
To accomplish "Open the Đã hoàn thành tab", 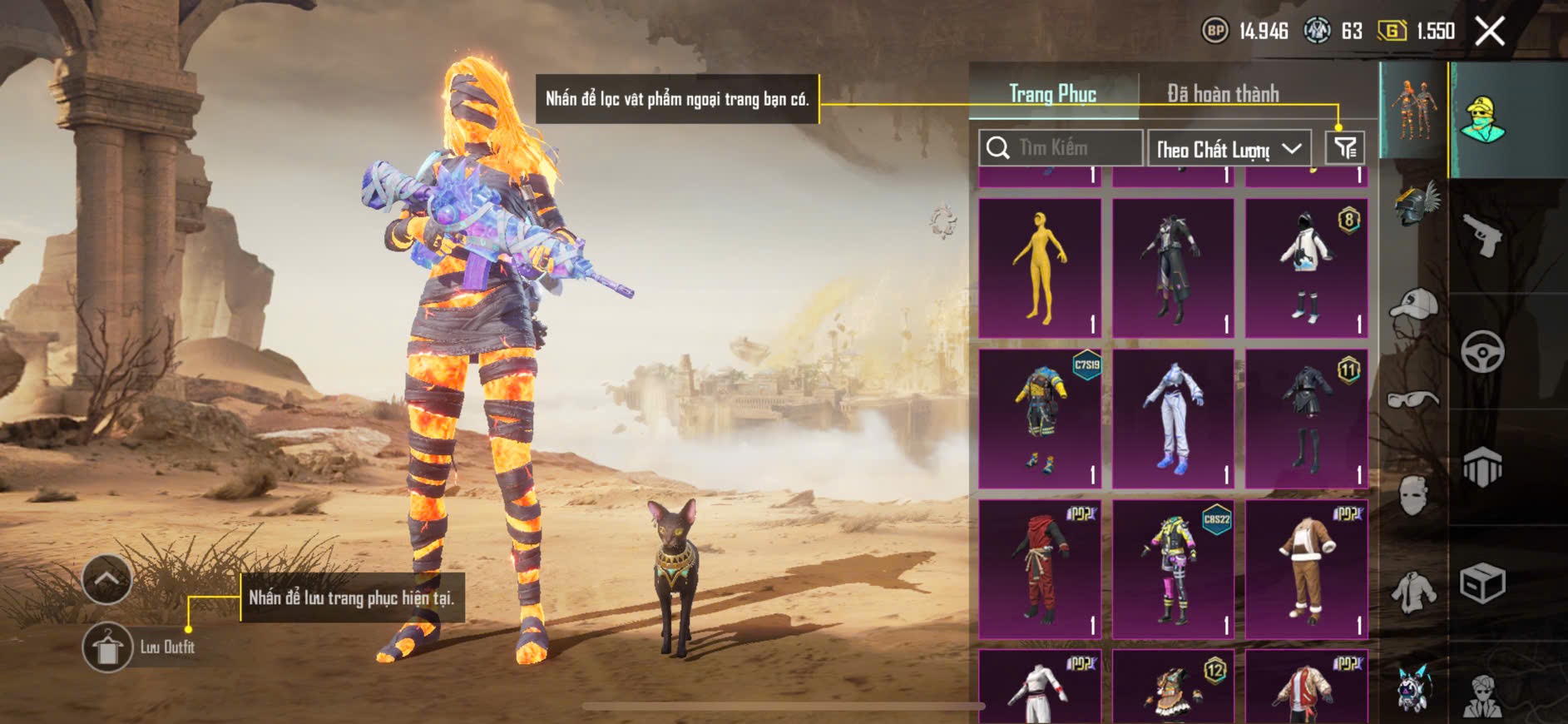I will (x=1222, y=94).
